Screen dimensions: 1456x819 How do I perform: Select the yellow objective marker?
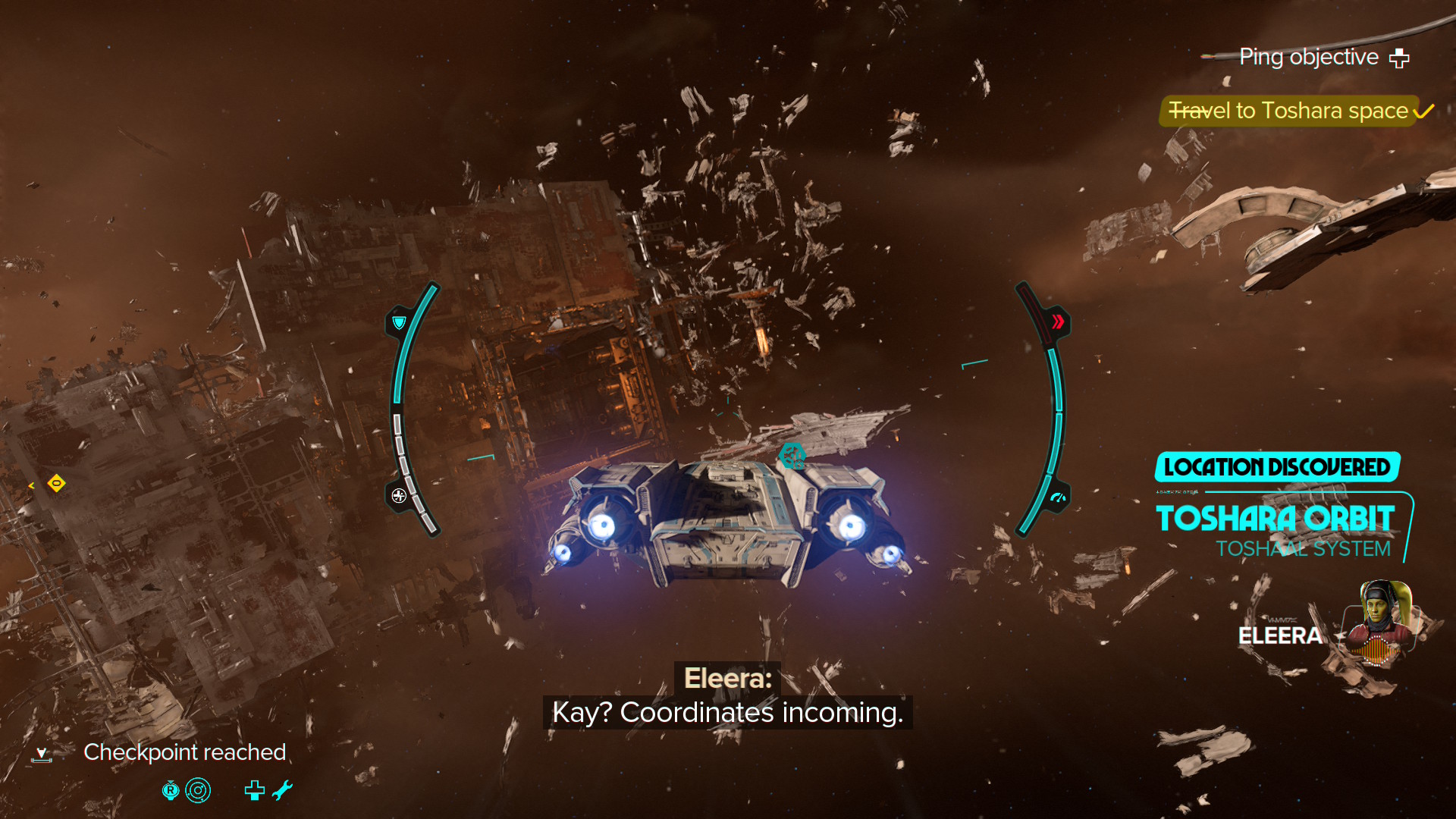[56, 483]
